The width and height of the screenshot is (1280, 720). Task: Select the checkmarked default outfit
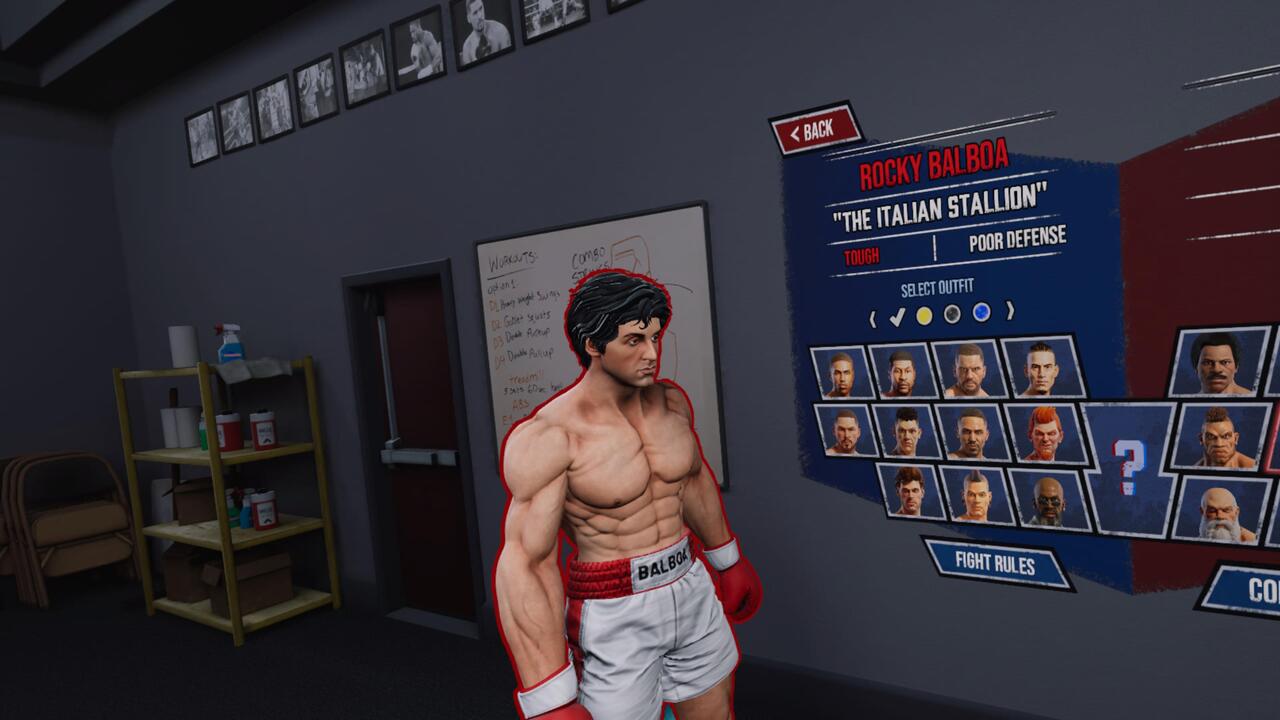click(897, 318)
